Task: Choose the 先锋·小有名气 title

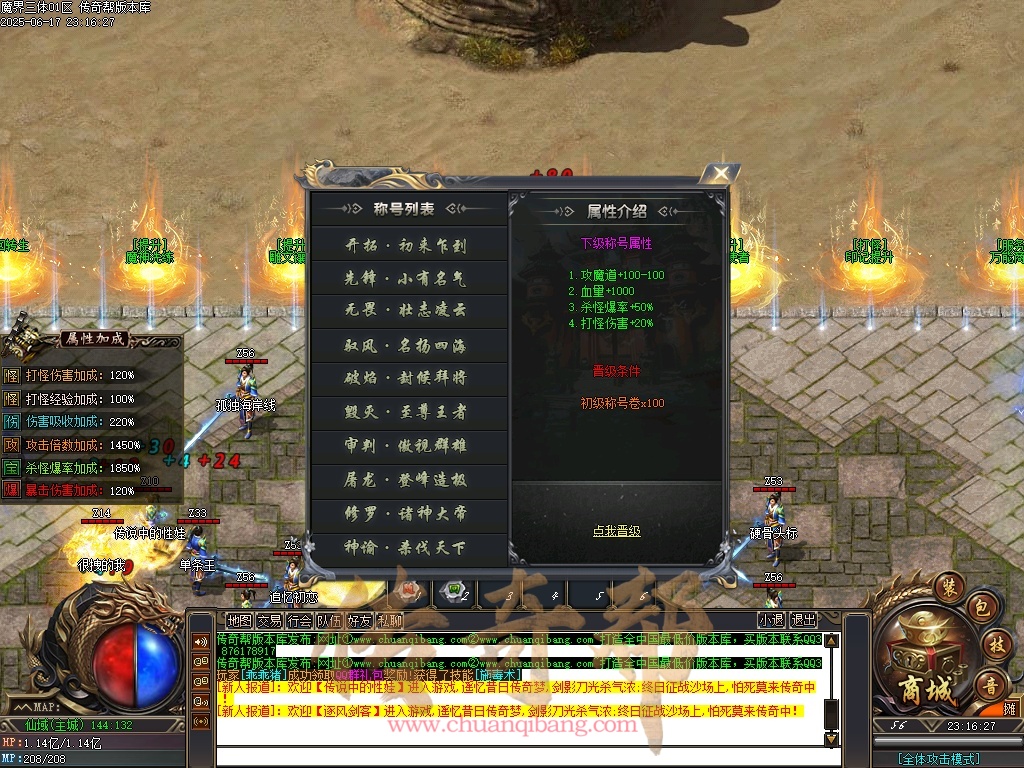Action: coord(406,278)
